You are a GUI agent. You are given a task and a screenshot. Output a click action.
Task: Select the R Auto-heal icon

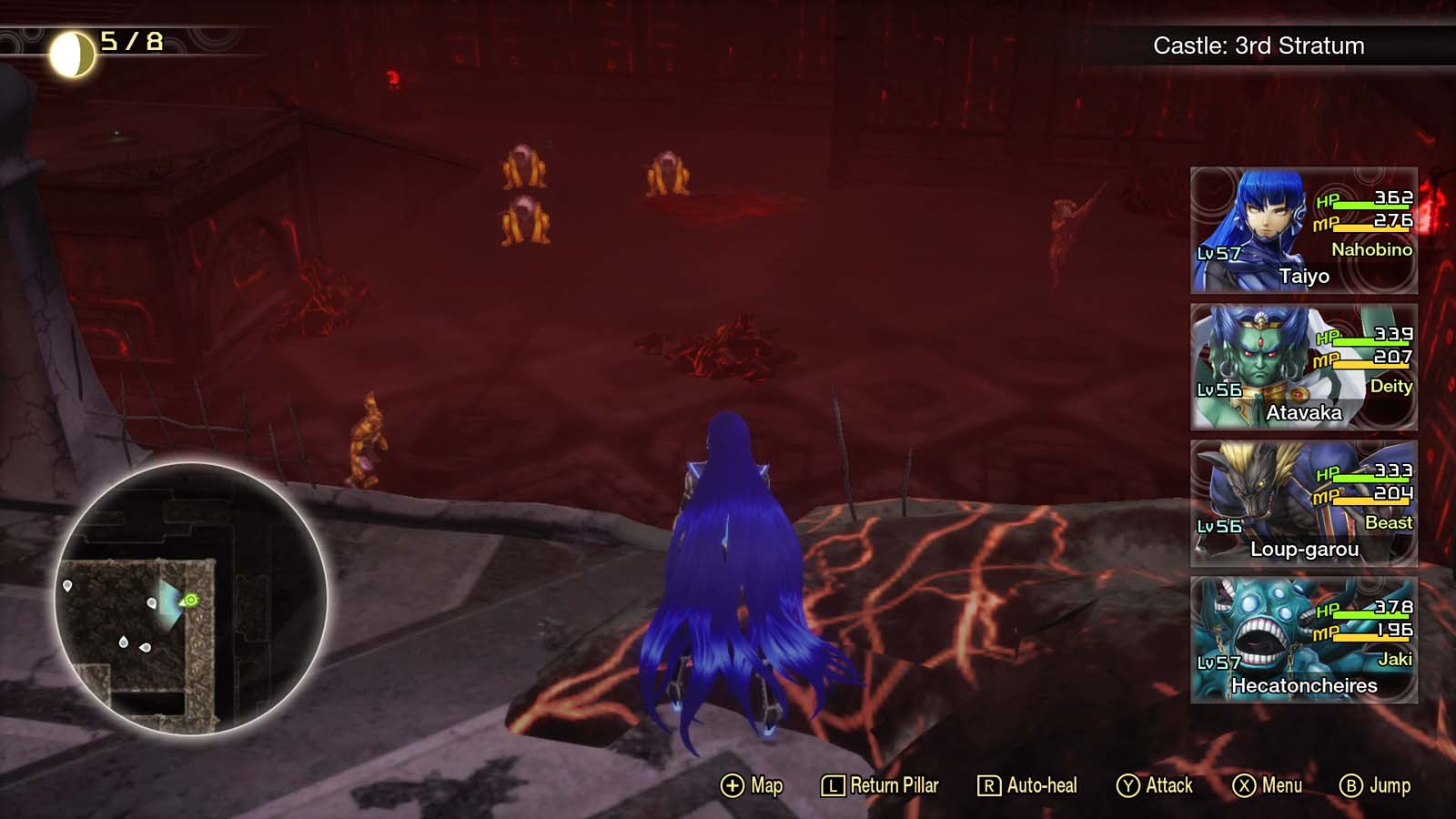point(989,784)
